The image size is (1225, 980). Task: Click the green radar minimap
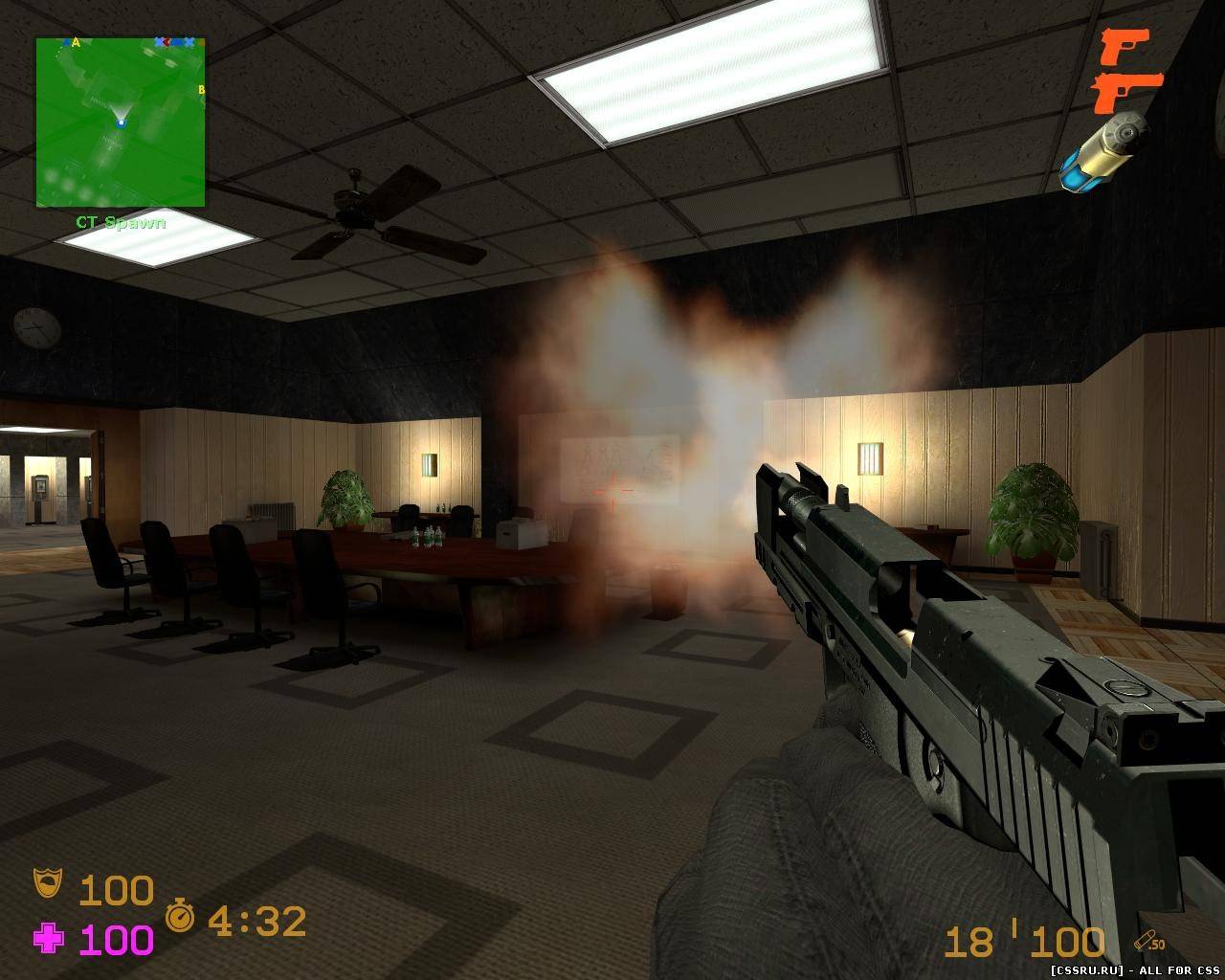pos(121,122)
